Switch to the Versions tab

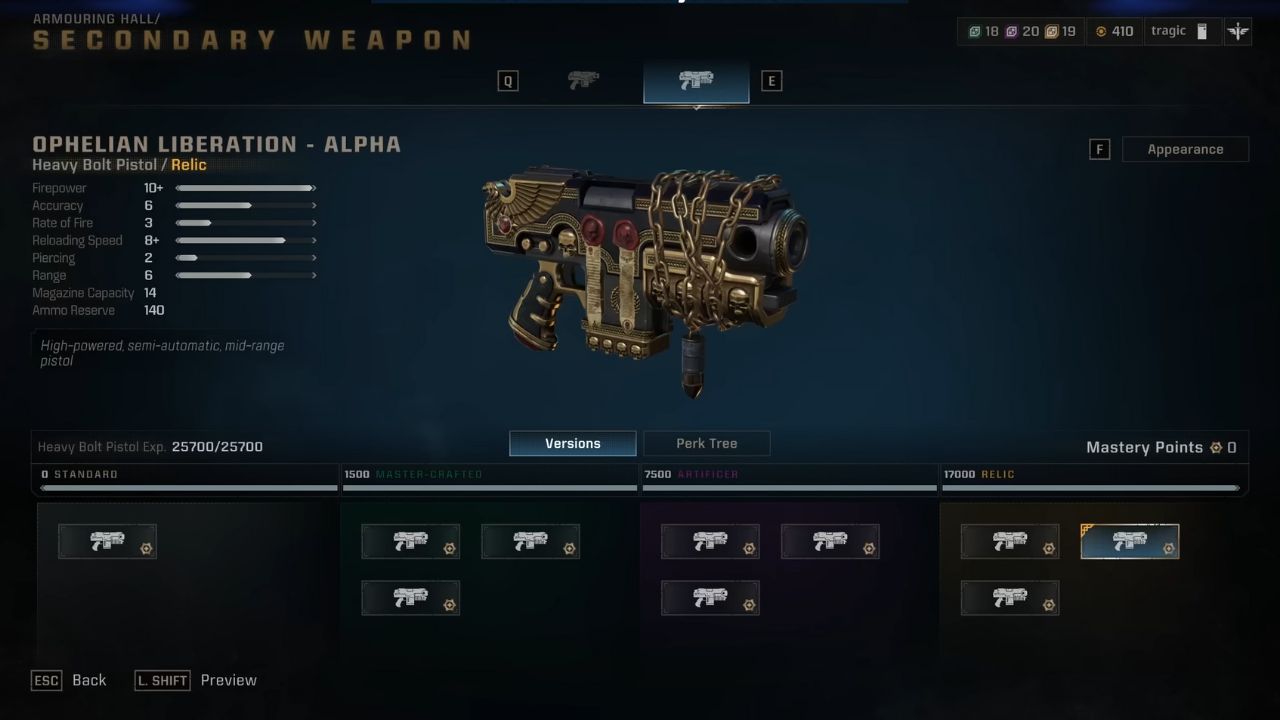point(572,443)
